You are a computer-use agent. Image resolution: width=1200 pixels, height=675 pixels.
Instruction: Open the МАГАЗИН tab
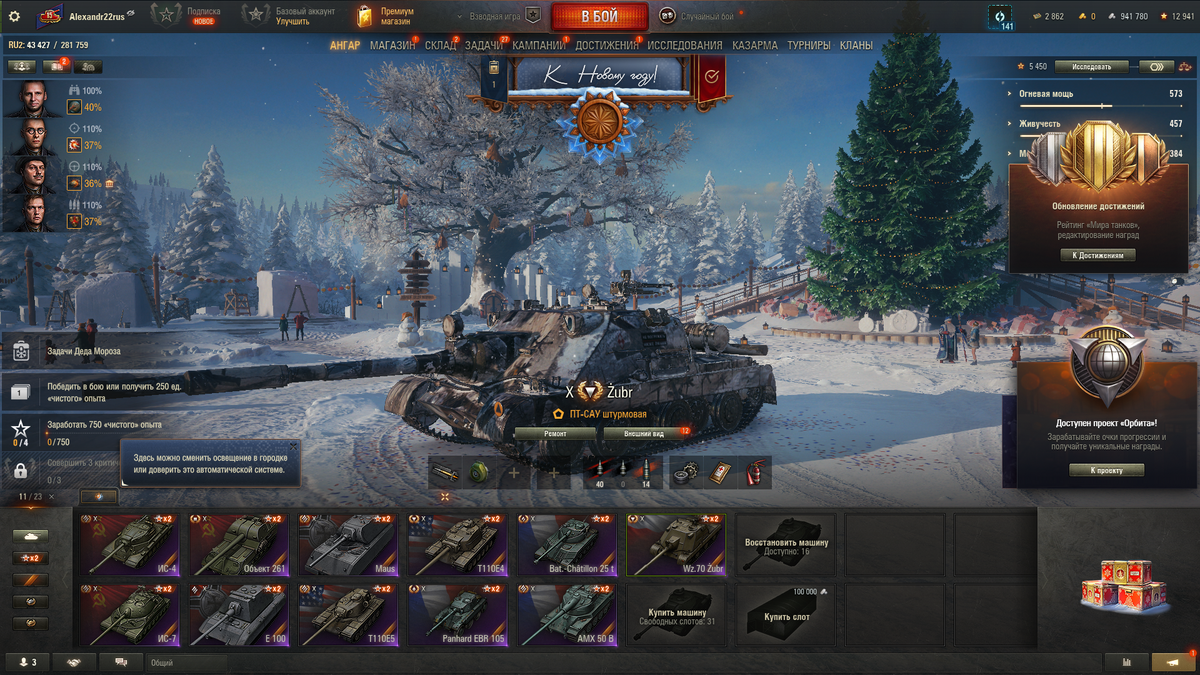point(392,45)
